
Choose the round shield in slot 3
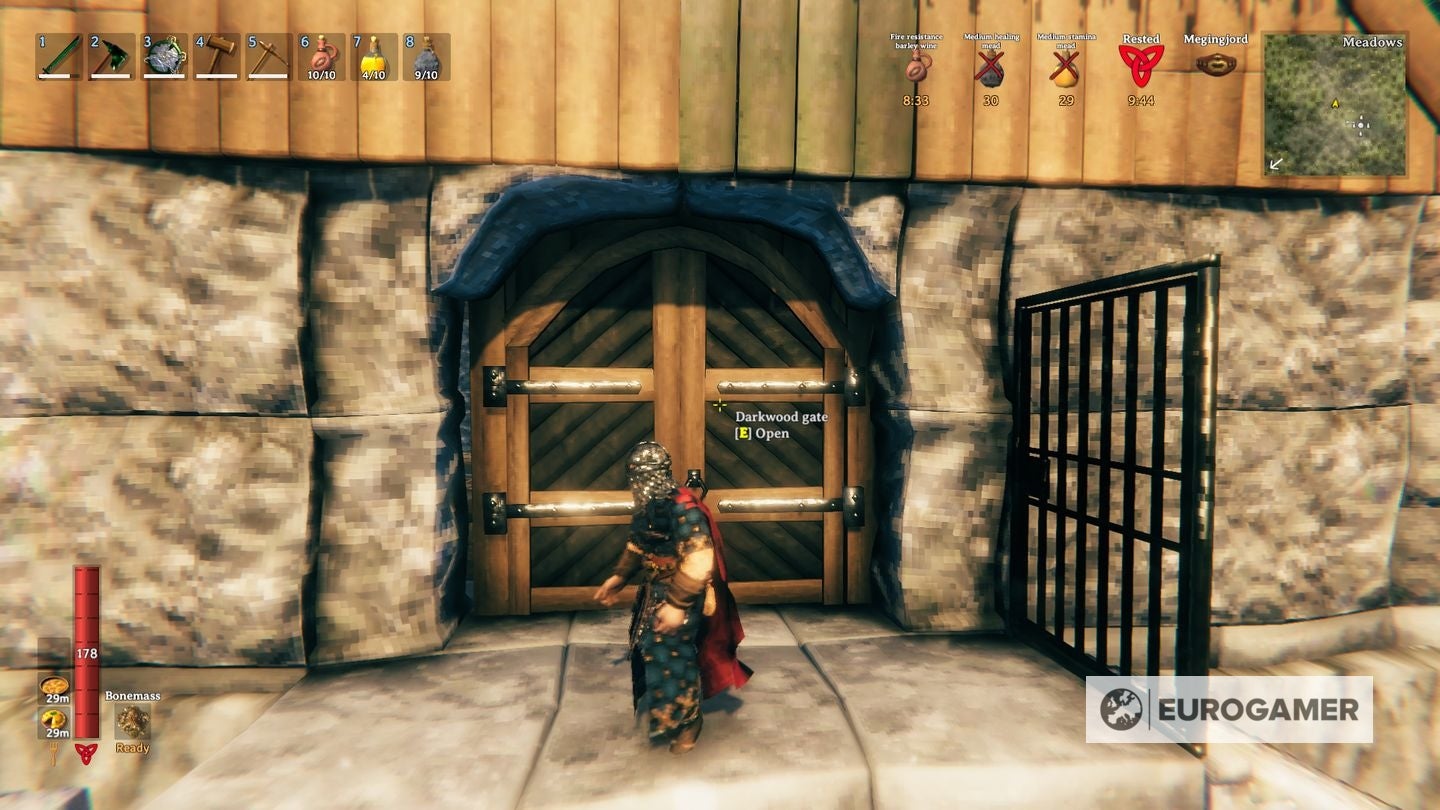164,57
